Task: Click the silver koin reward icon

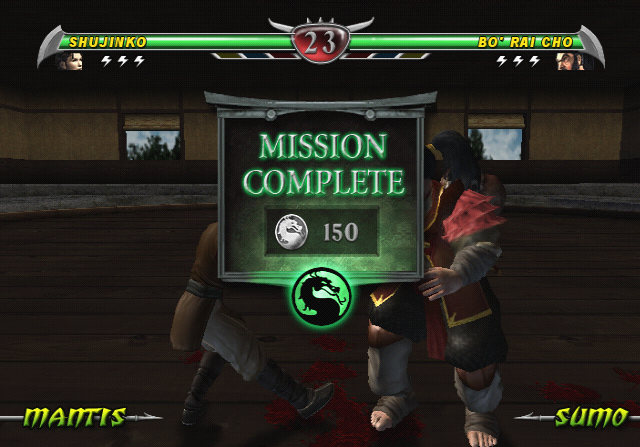Action: 292,233
